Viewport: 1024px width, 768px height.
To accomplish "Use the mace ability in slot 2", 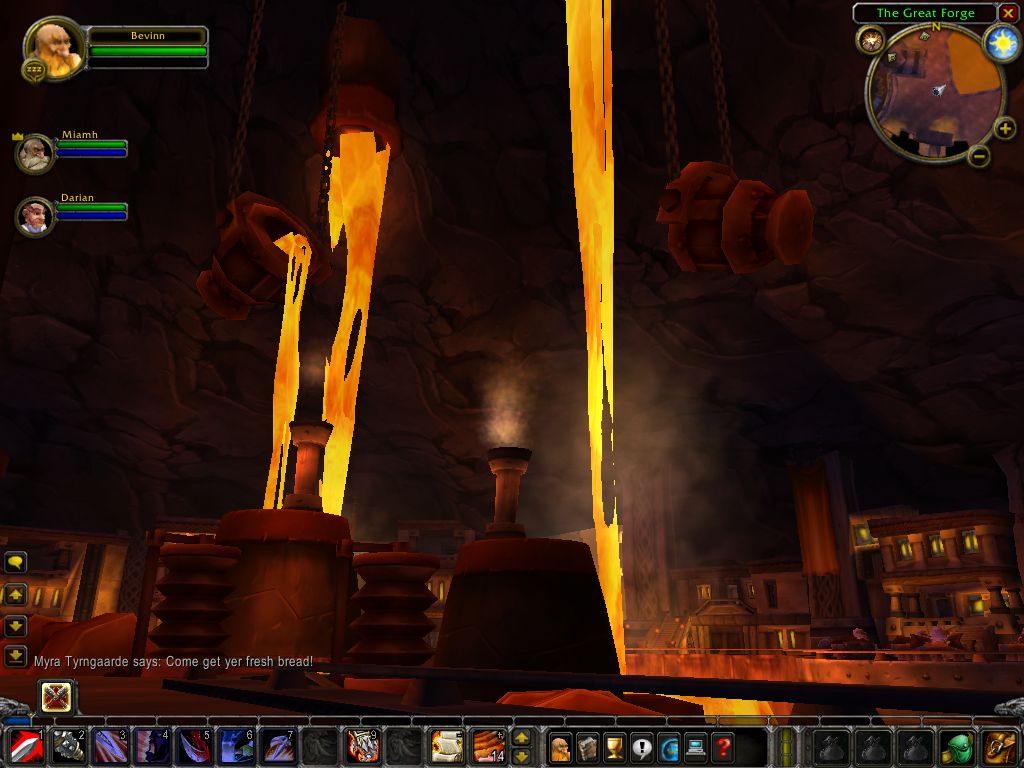I will point(68,746).
